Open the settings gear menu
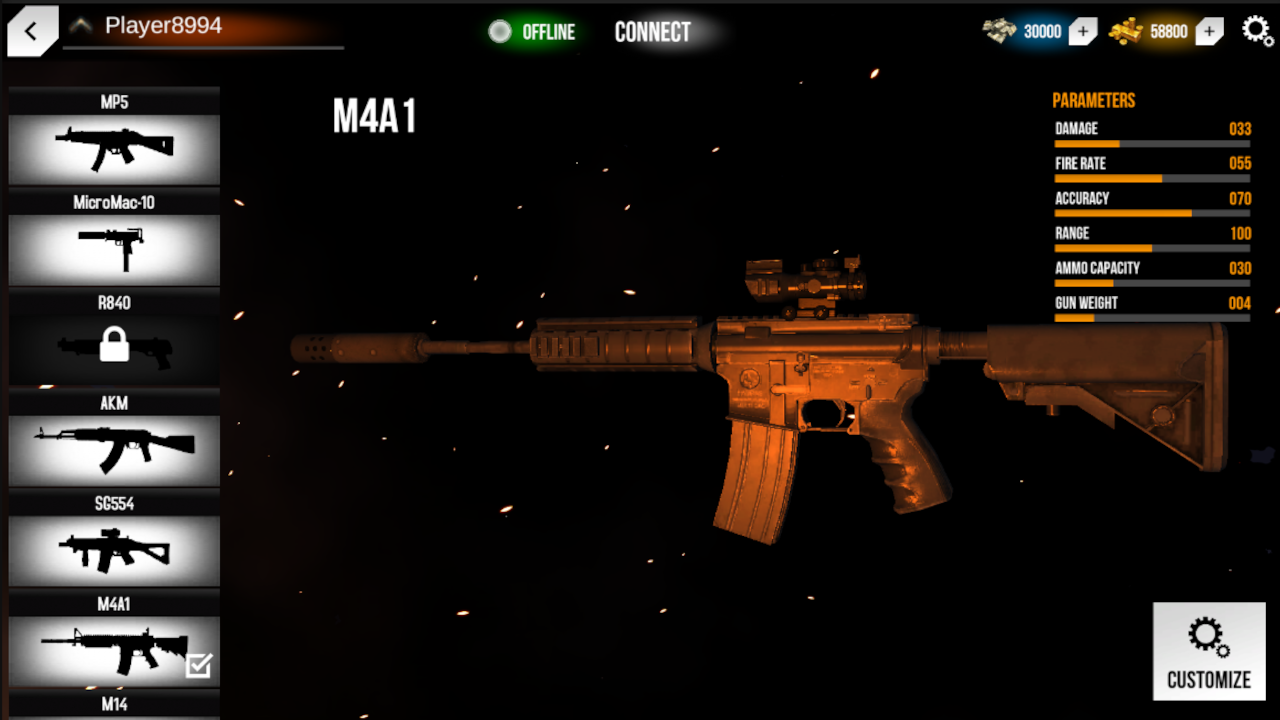This screenshot has height=720, width=1280. point(1258,31)
